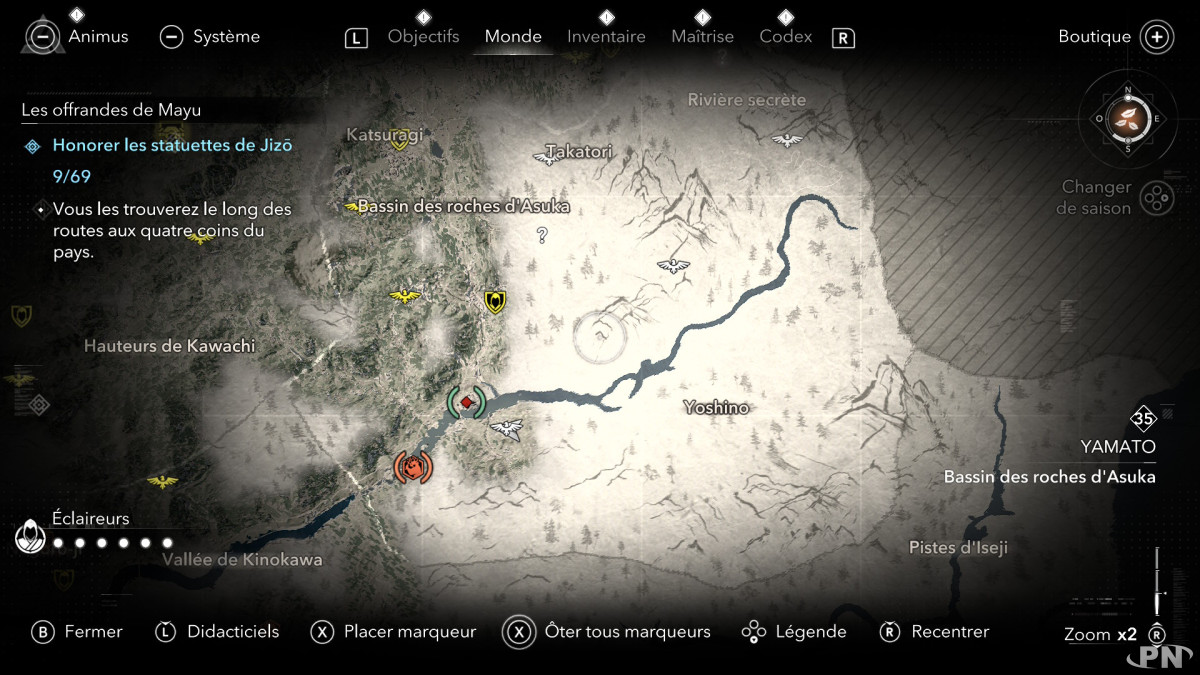Open the Animus menu
1200x675 pixels.
pyautogui.click(x=79, y=37)
